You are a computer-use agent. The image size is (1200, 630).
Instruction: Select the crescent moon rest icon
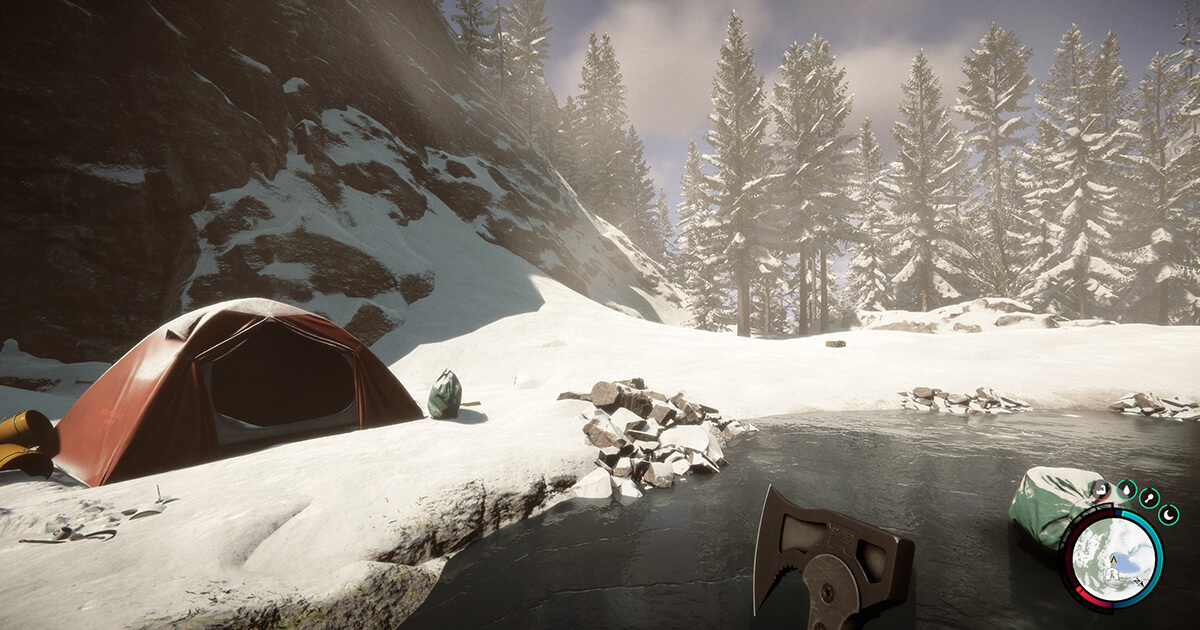coord(1168,515)
